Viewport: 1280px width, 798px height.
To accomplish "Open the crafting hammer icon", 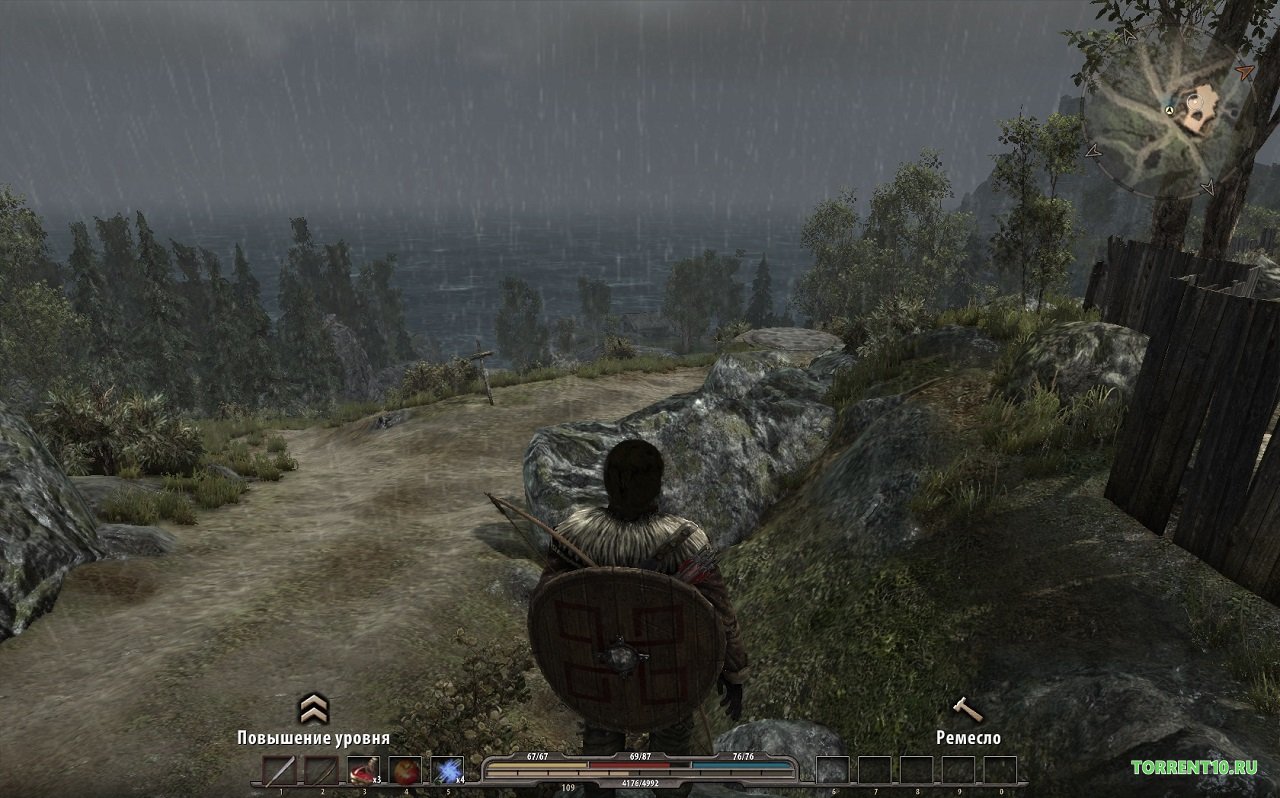I will [x=967, y=709].
